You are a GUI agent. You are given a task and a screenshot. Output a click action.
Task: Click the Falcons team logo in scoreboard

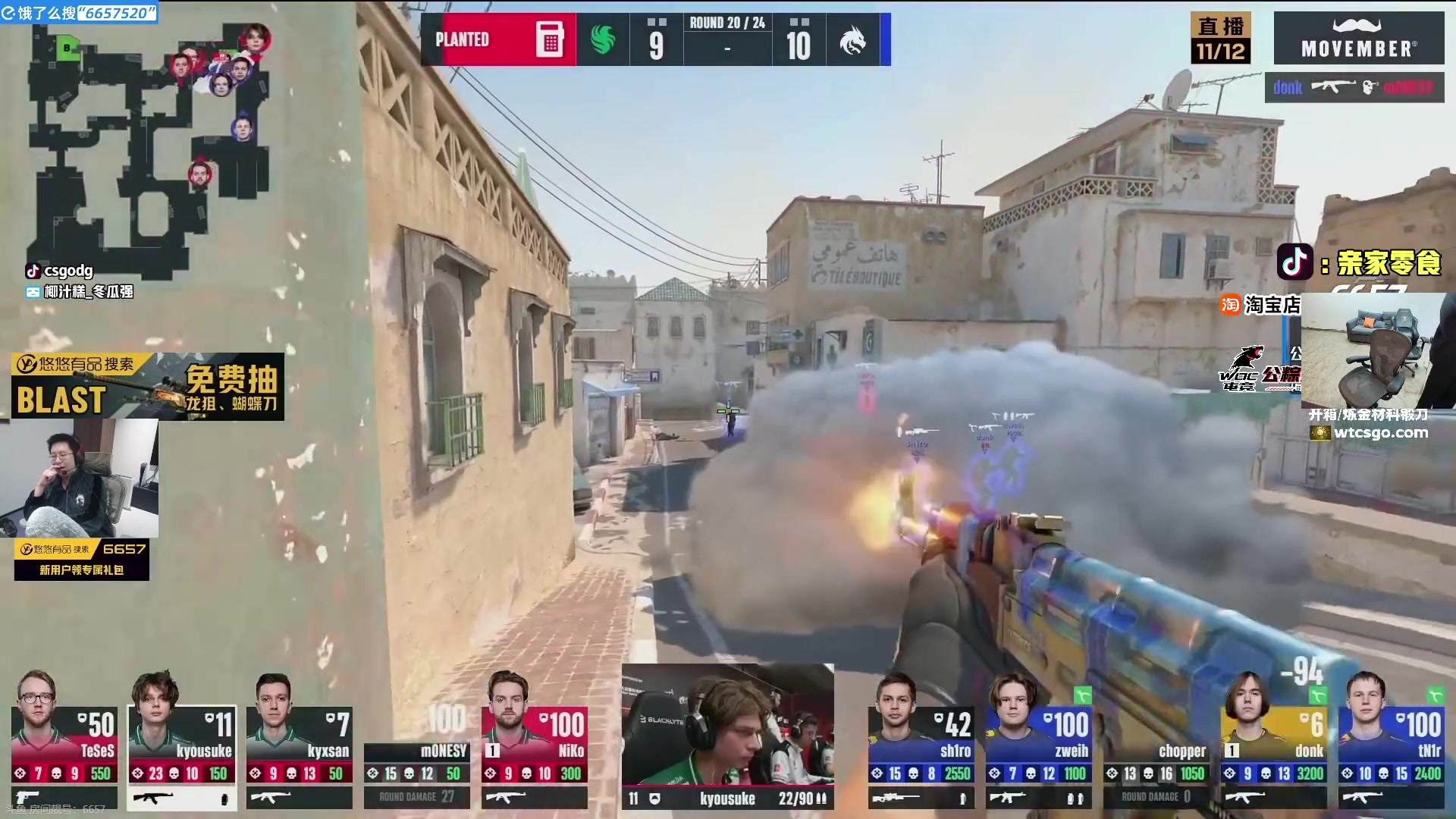click(603, 39)
